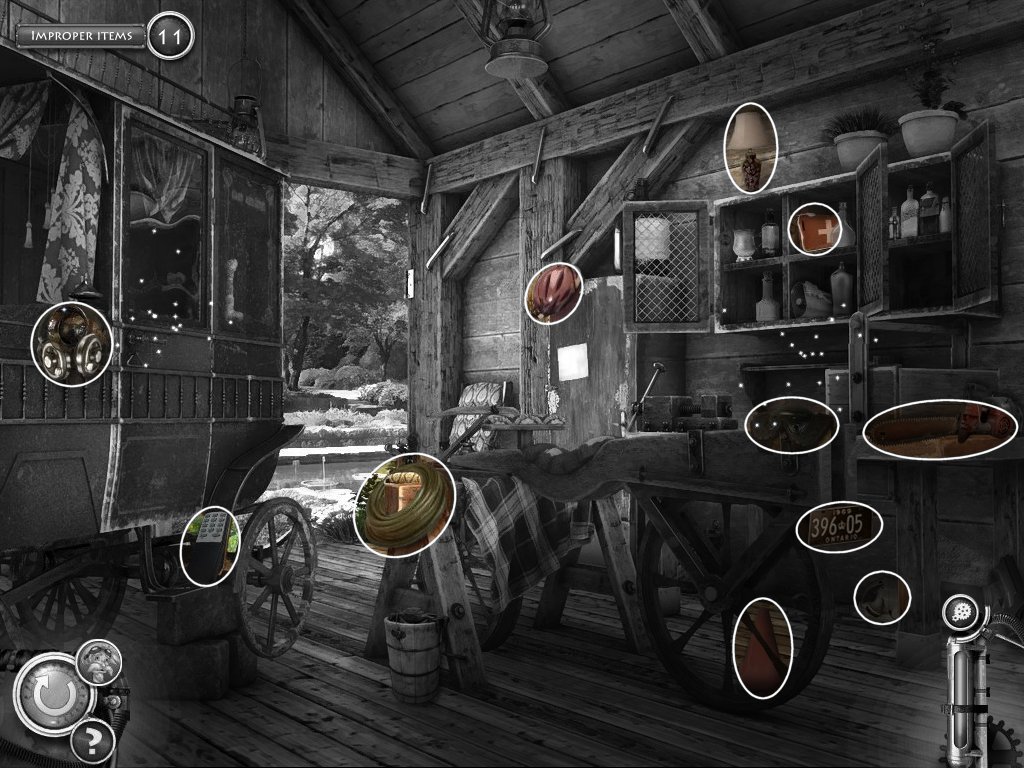This screenshot has width=1024, height=768.
Task: Select the circled traffic cone behind the wheel
Action: coord(762,648)
